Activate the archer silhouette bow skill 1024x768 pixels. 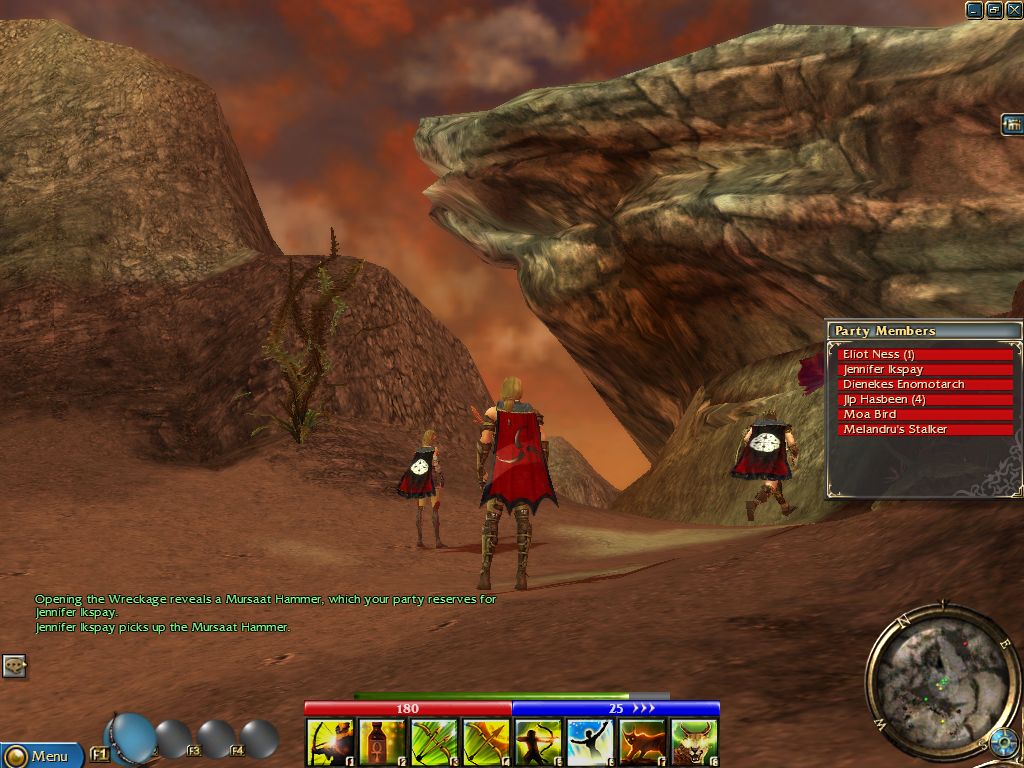[x=538, y=742]
